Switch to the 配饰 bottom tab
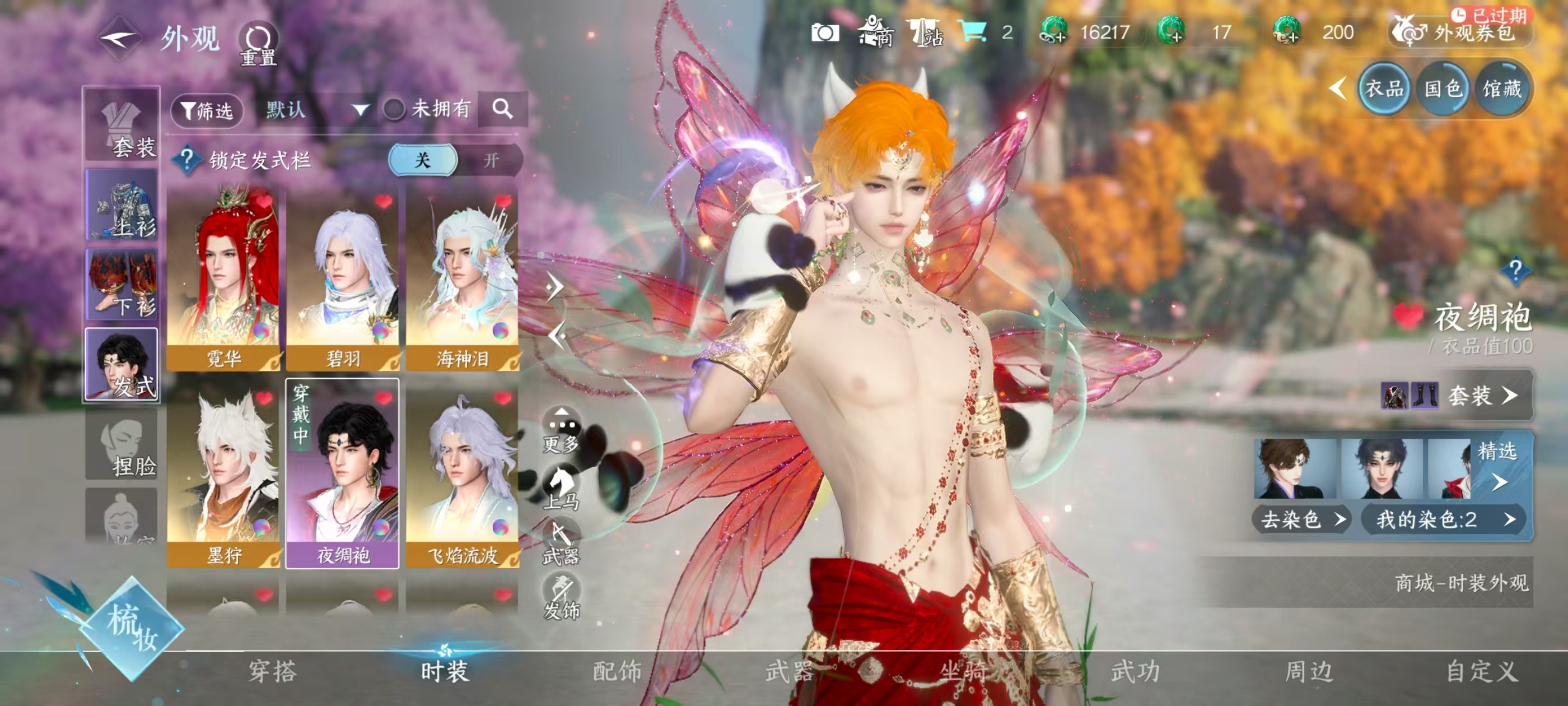The image size is (1568, 706). click(617, 671)
